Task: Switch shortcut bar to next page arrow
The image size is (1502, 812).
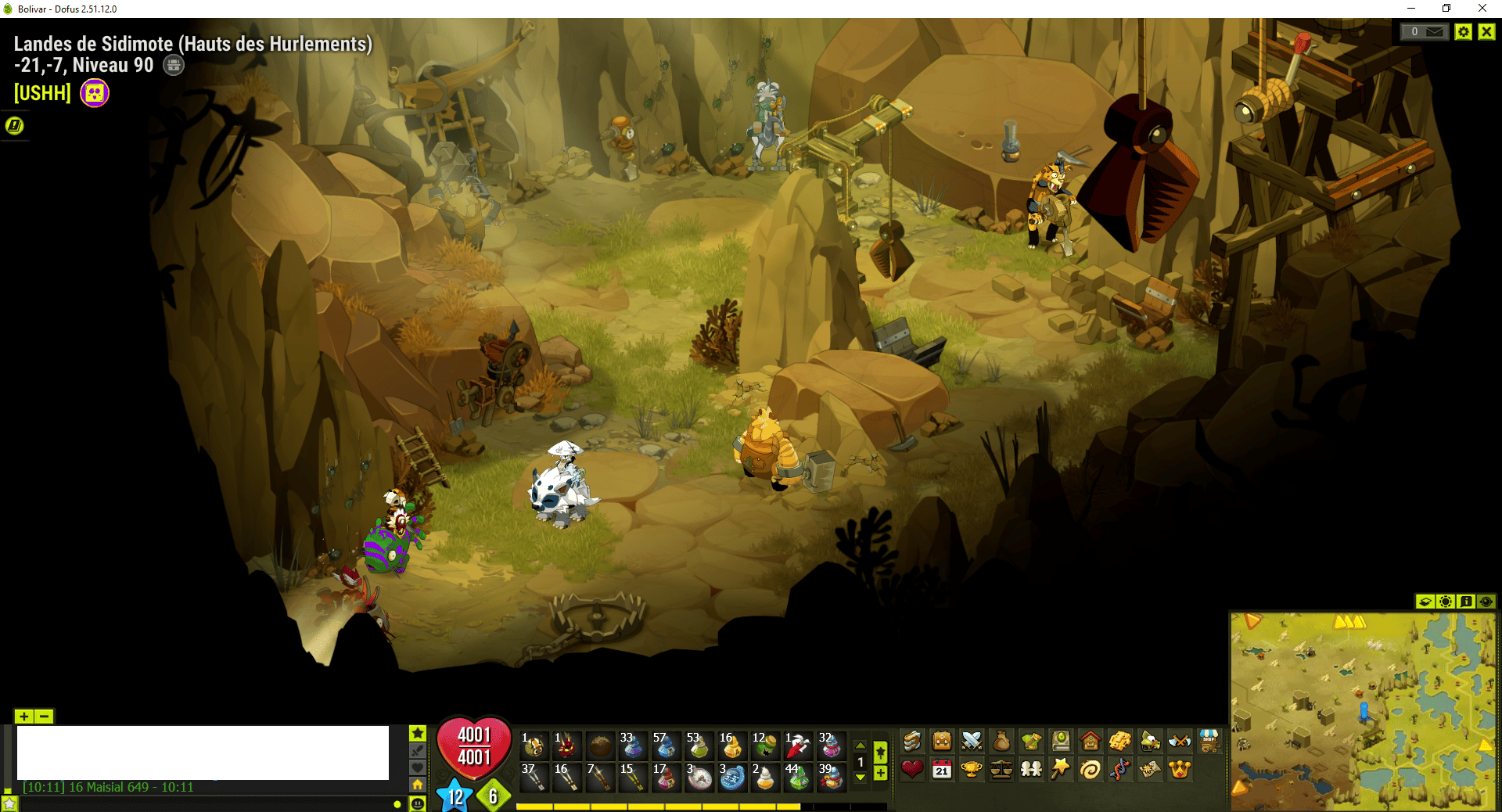Action: pos(861,778)
